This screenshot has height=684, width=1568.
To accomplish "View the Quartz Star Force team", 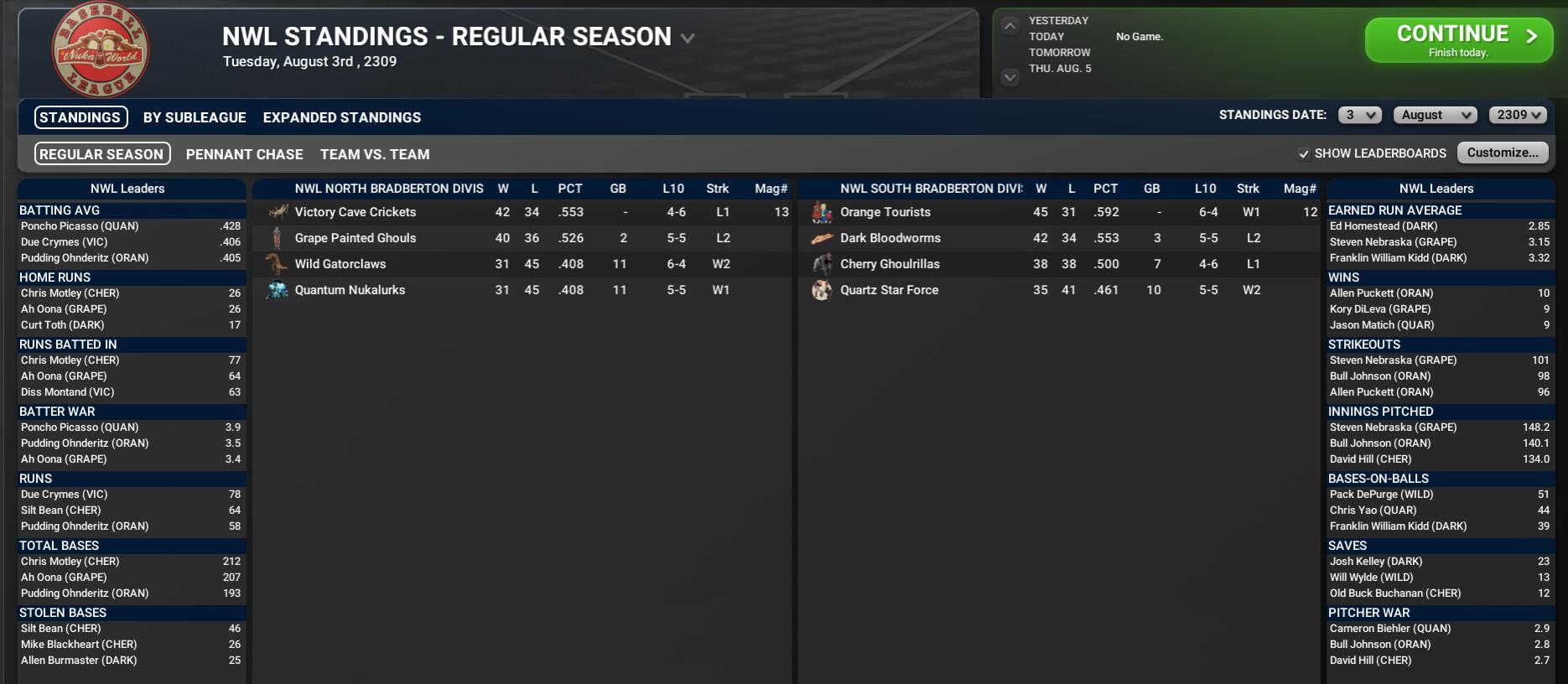I will pos(889,290).
